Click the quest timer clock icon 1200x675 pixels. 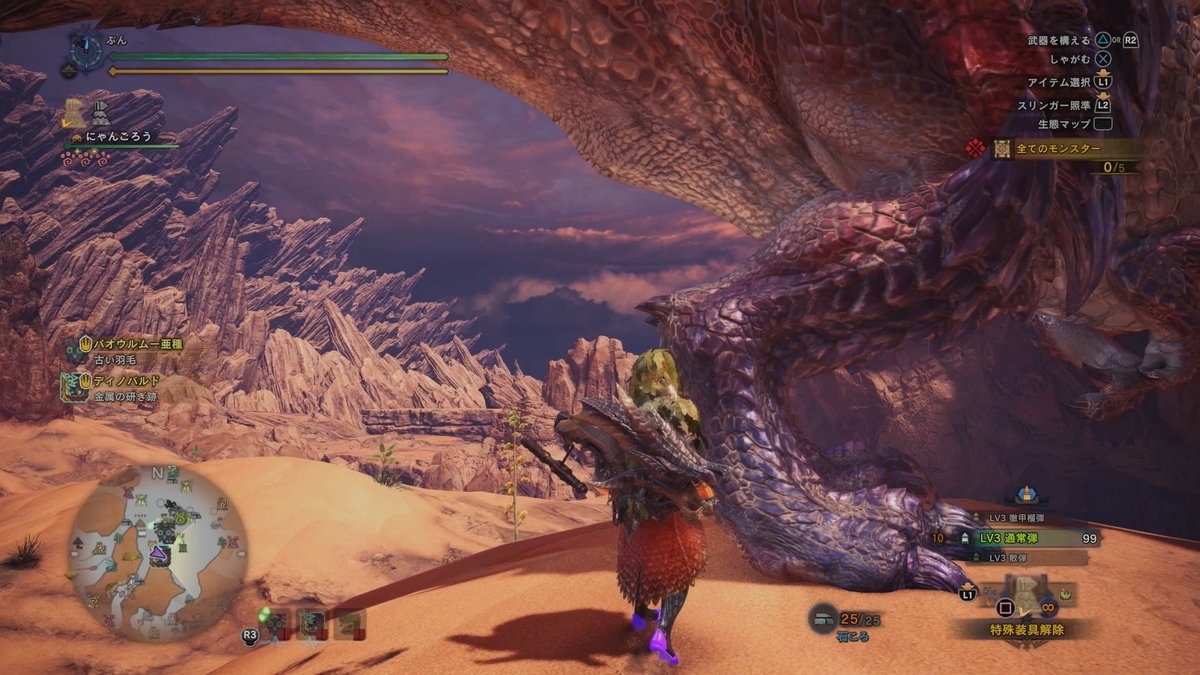pos(85,48)
